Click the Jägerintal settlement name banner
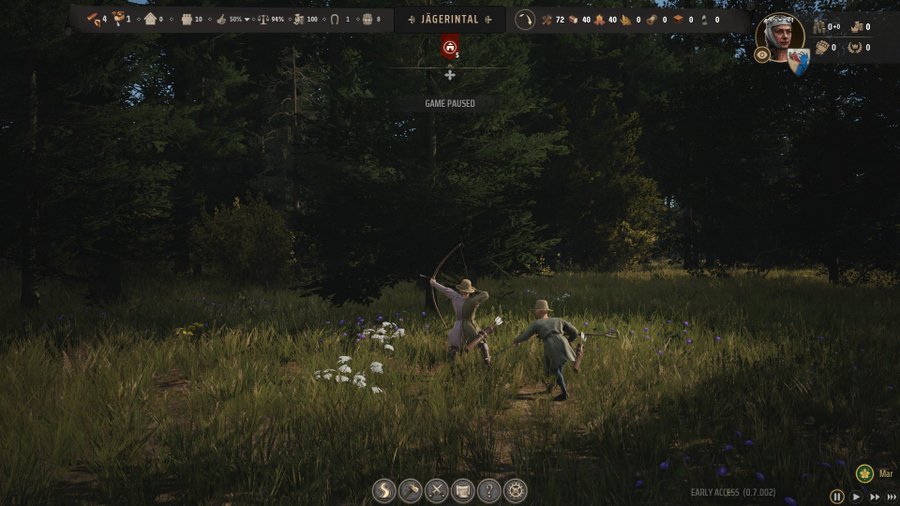Image resolution: width=900 pixels, height=506 pixels. (449, 20)
